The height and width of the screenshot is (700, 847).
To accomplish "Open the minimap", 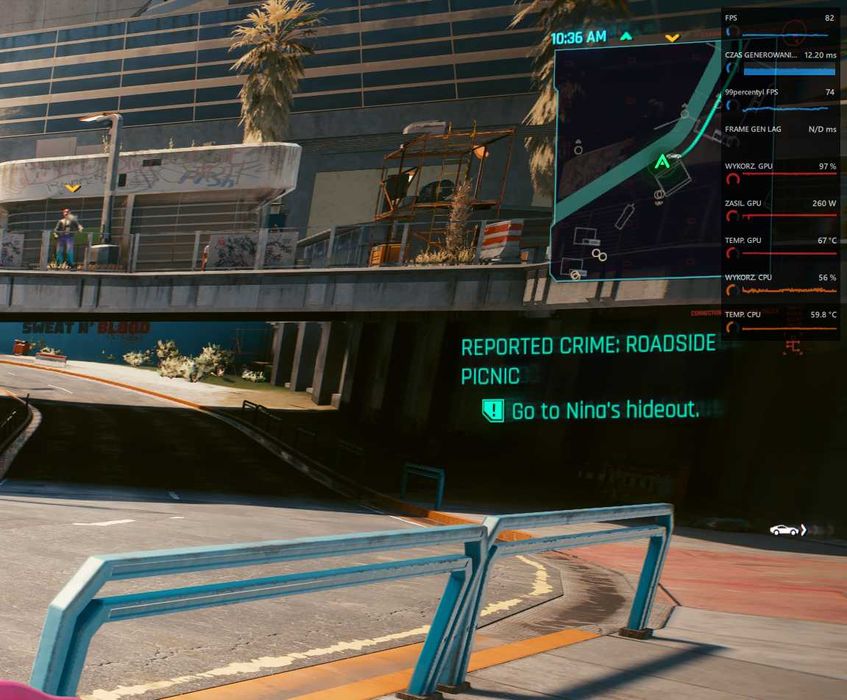I will (x=635, y=160).
